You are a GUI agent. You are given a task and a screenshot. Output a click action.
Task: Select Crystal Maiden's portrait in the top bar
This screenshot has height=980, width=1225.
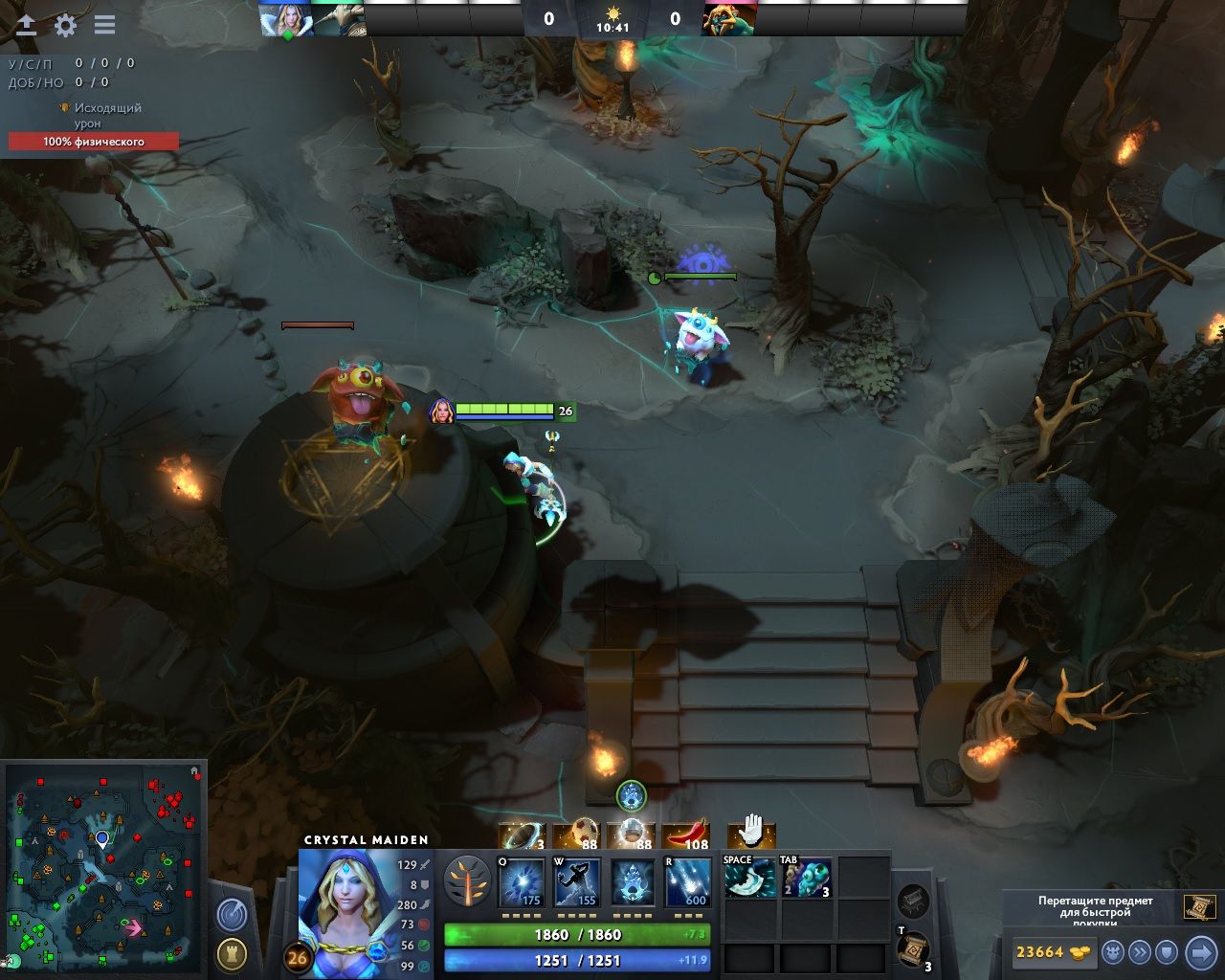[286, 20]
